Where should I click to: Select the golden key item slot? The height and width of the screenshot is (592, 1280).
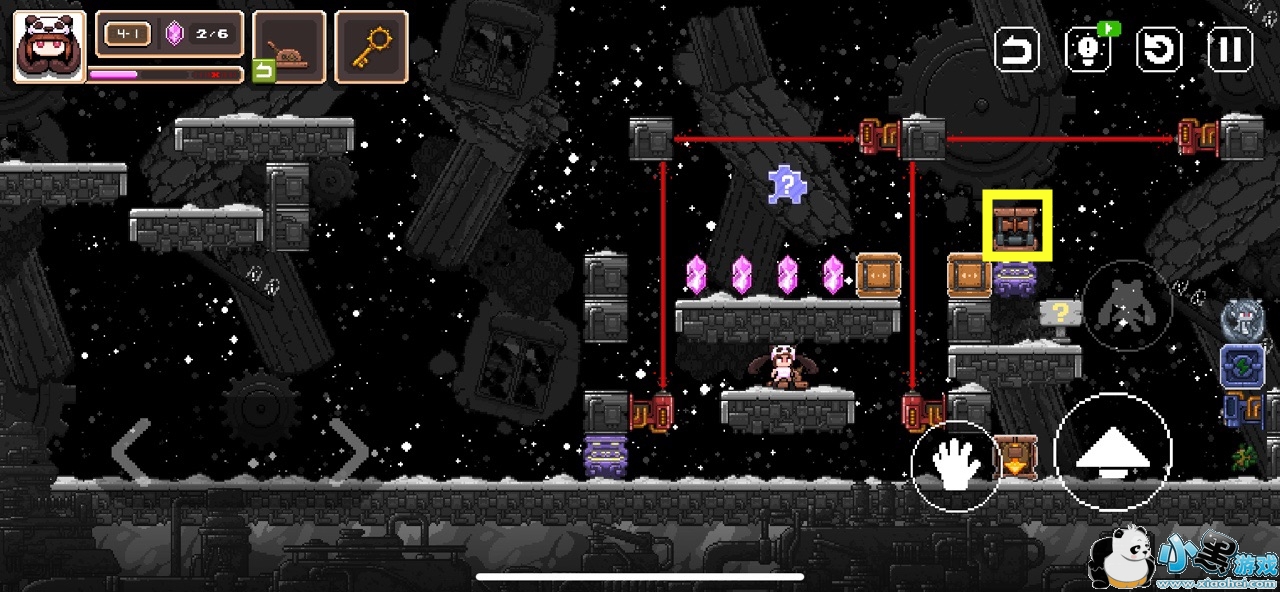point(371,46)
